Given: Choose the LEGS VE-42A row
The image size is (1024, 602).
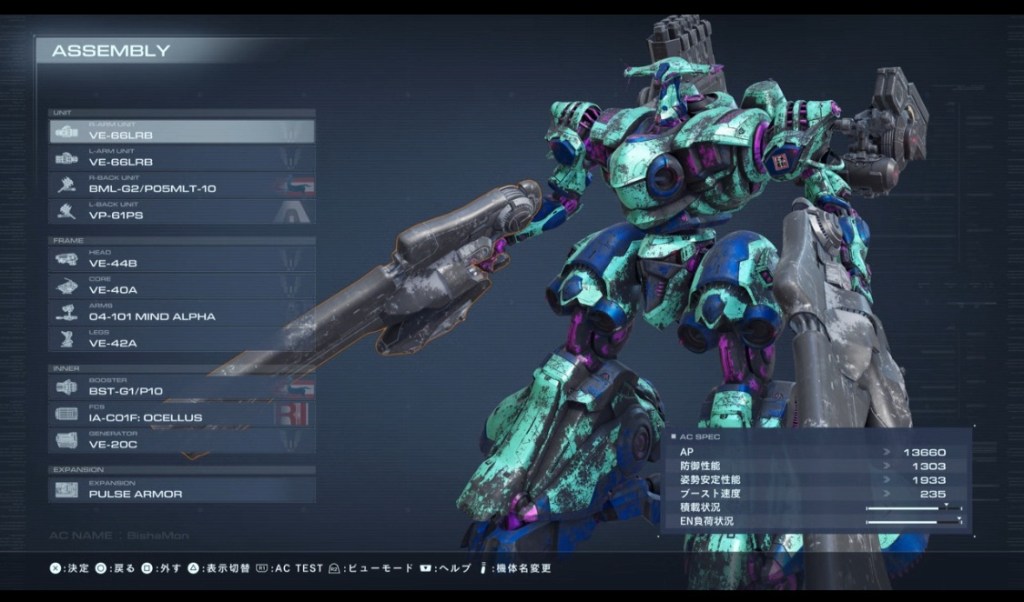Looking at the screenshot, I should tap(182, 339).
